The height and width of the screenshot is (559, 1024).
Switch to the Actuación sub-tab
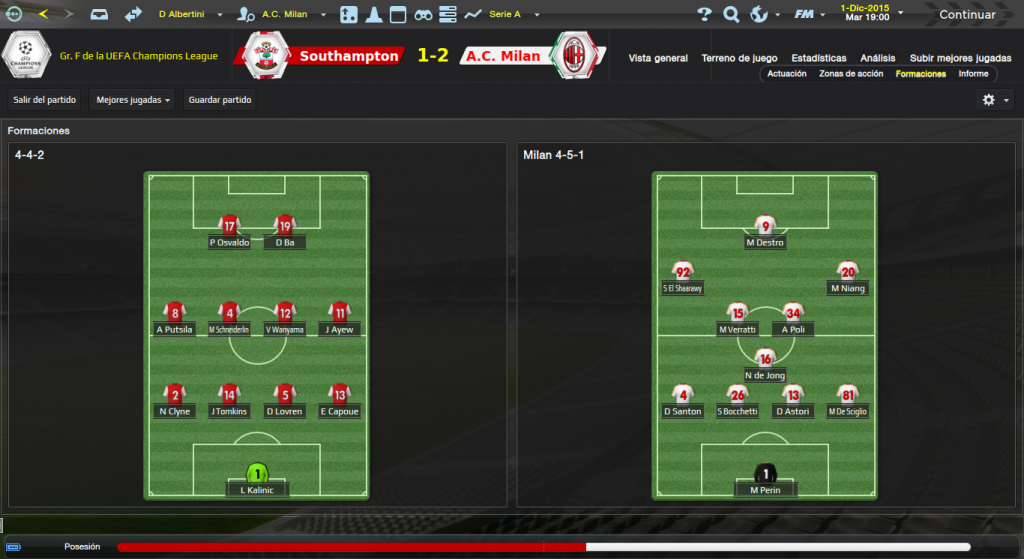coord(787,74)
